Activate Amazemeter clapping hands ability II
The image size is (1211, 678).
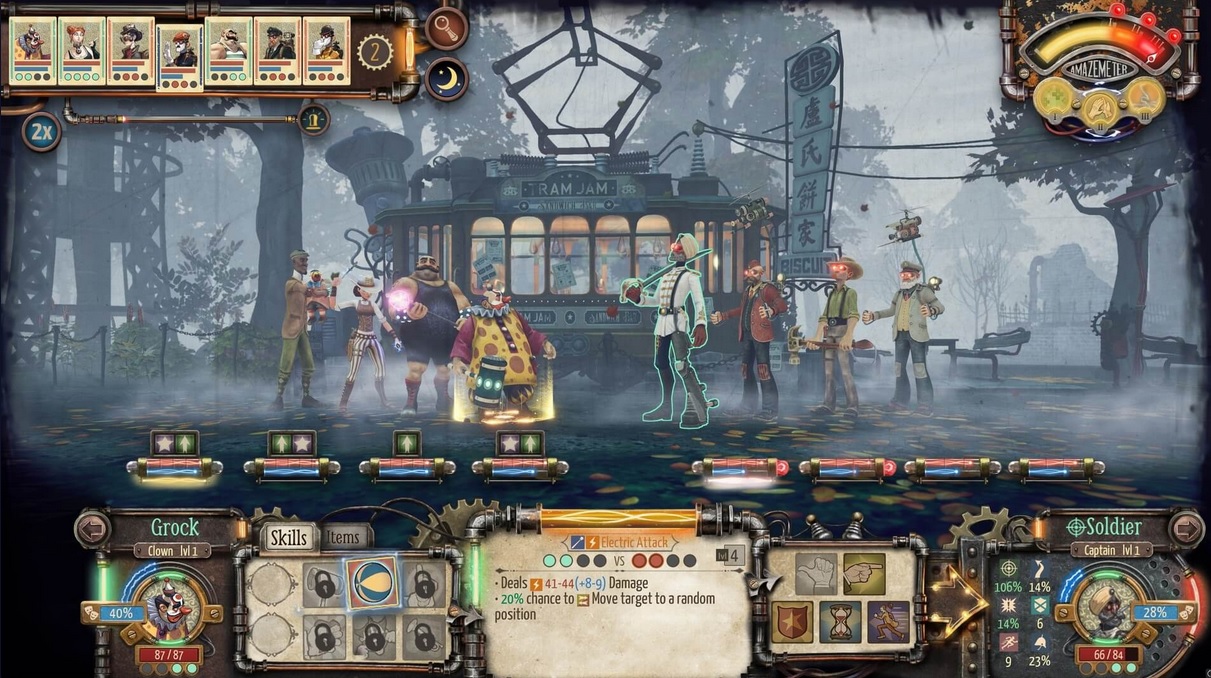tap(1101, 104)
